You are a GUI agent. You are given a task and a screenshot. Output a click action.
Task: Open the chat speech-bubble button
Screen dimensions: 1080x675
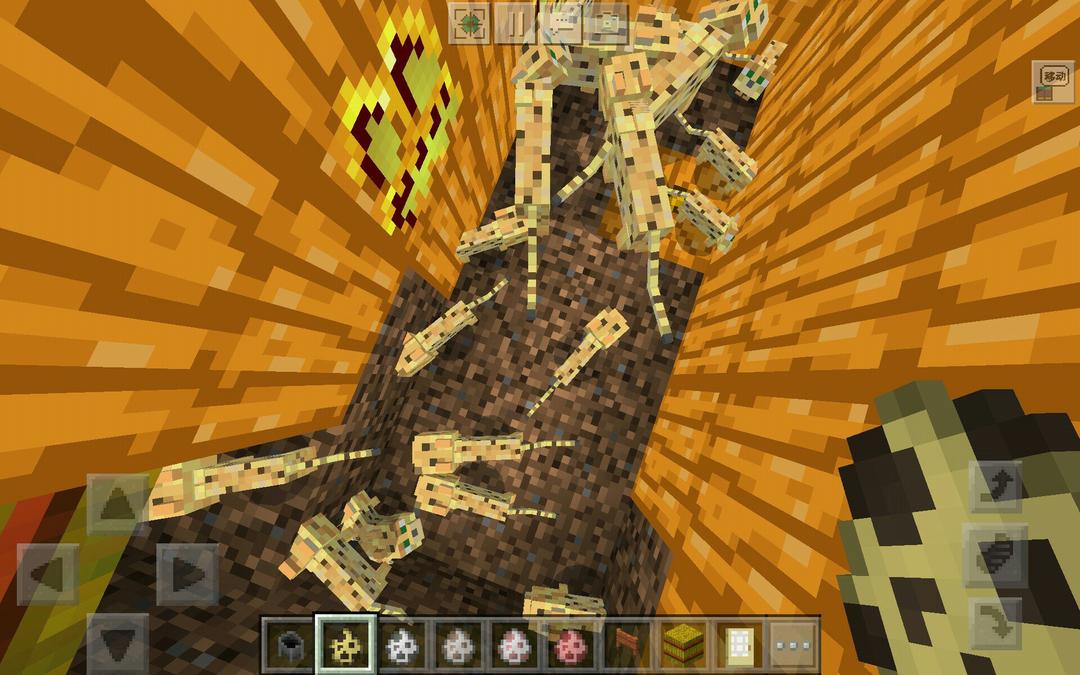[x=563, y=23]
